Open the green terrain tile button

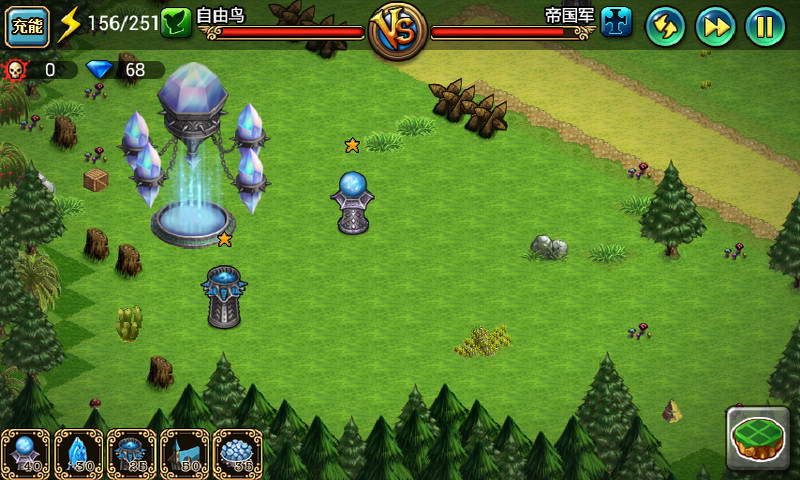(758, 437)
